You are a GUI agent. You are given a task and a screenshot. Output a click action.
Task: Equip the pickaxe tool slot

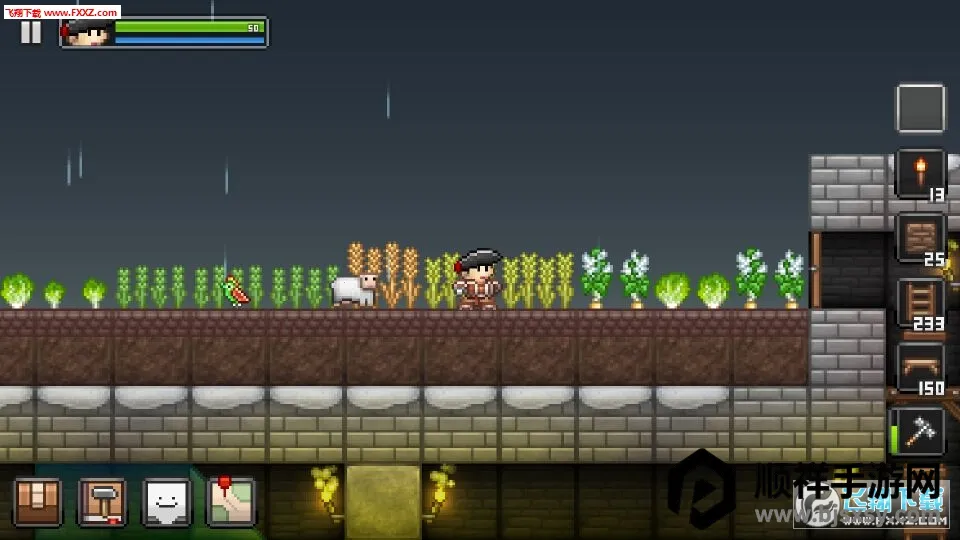point(920,432)
